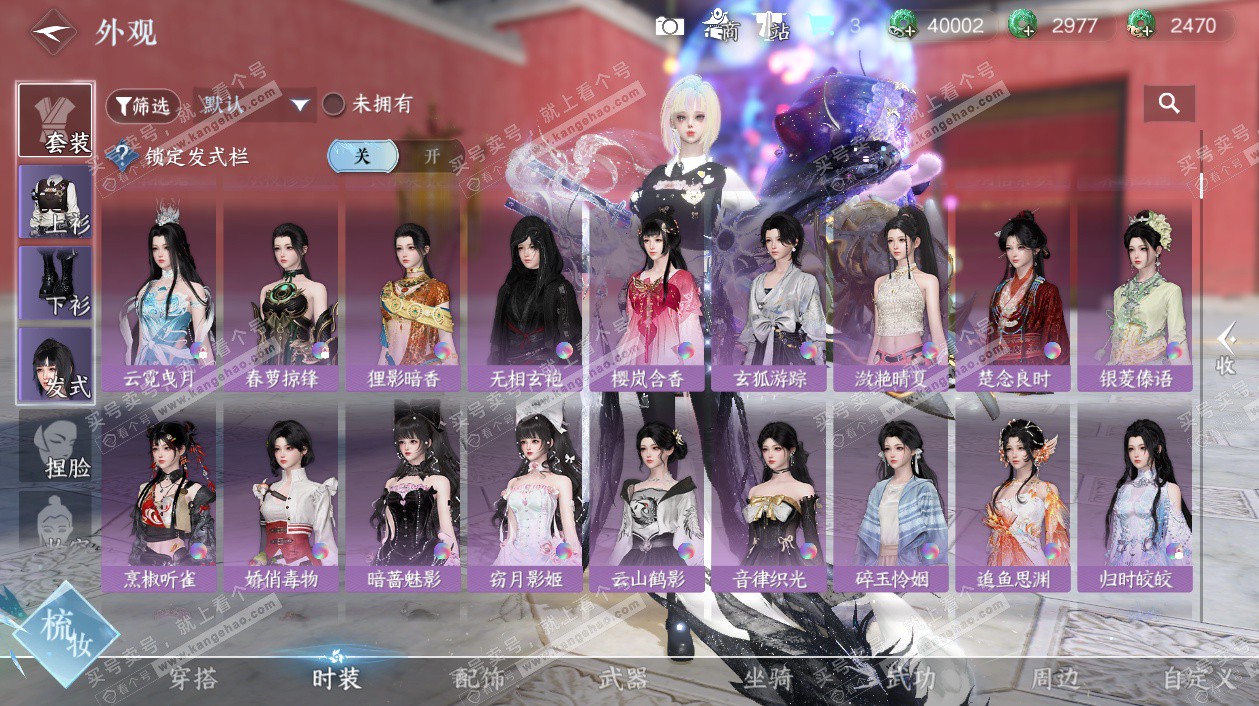Open the 坐骑 mounts tab
The image size is (1259, 706).
(768, 679)
